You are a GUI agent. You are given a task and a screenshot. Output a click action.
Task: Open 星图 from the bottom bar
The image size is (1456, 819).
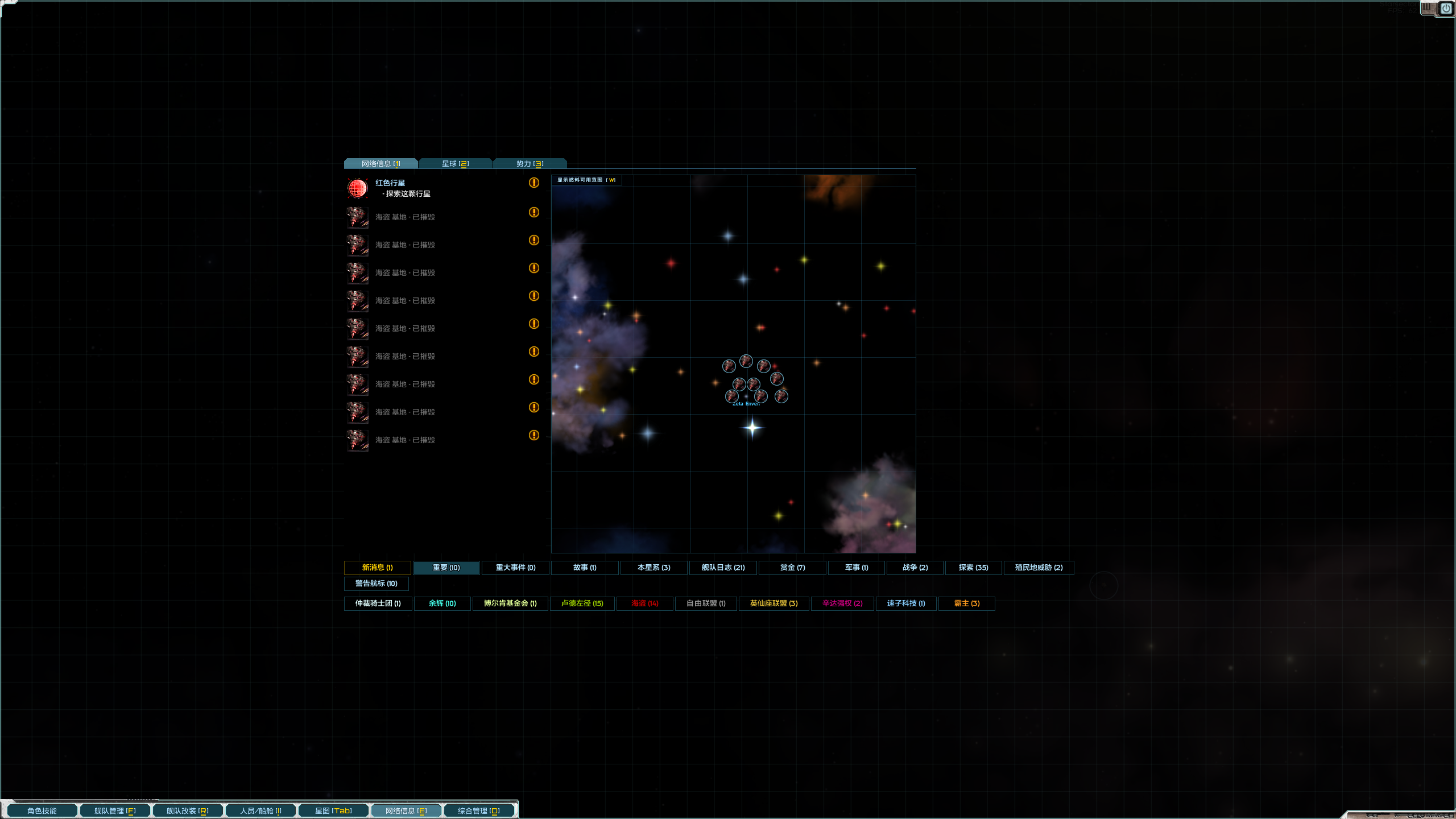click(333, 810)
